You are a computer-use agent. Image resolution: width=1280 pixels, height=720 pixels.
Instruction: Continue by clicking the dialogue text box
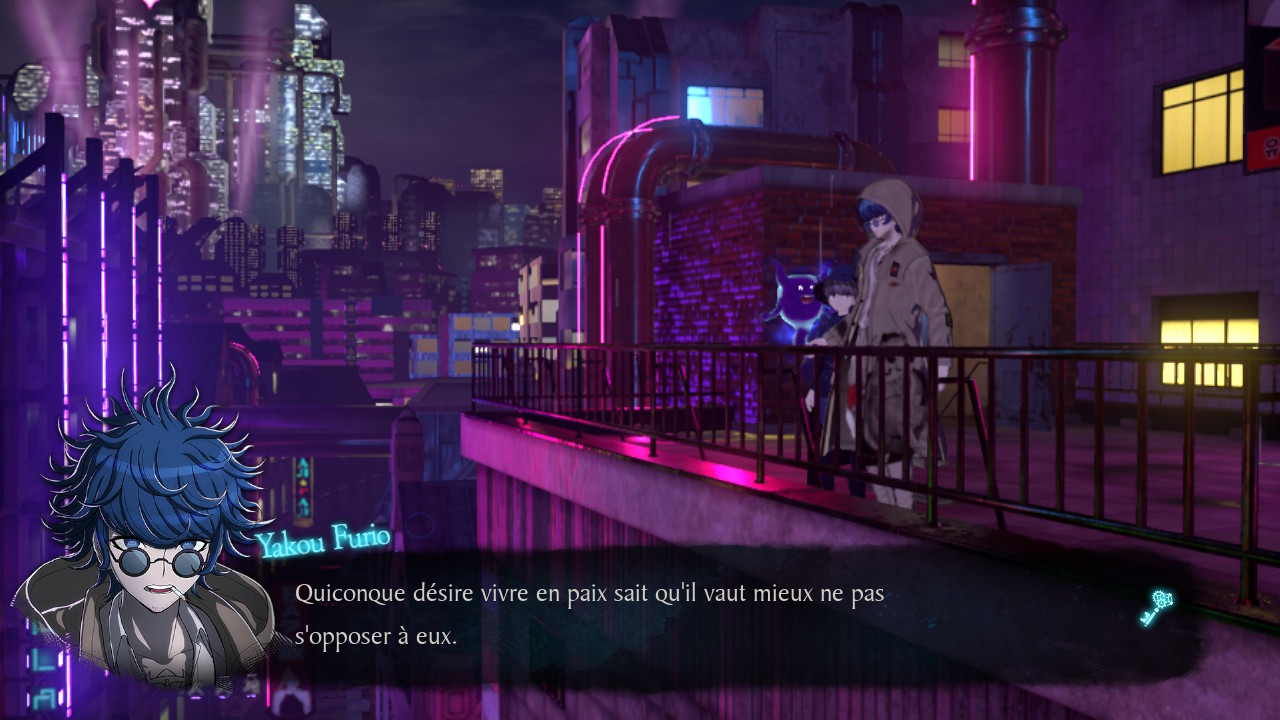[x=700, y=615]
